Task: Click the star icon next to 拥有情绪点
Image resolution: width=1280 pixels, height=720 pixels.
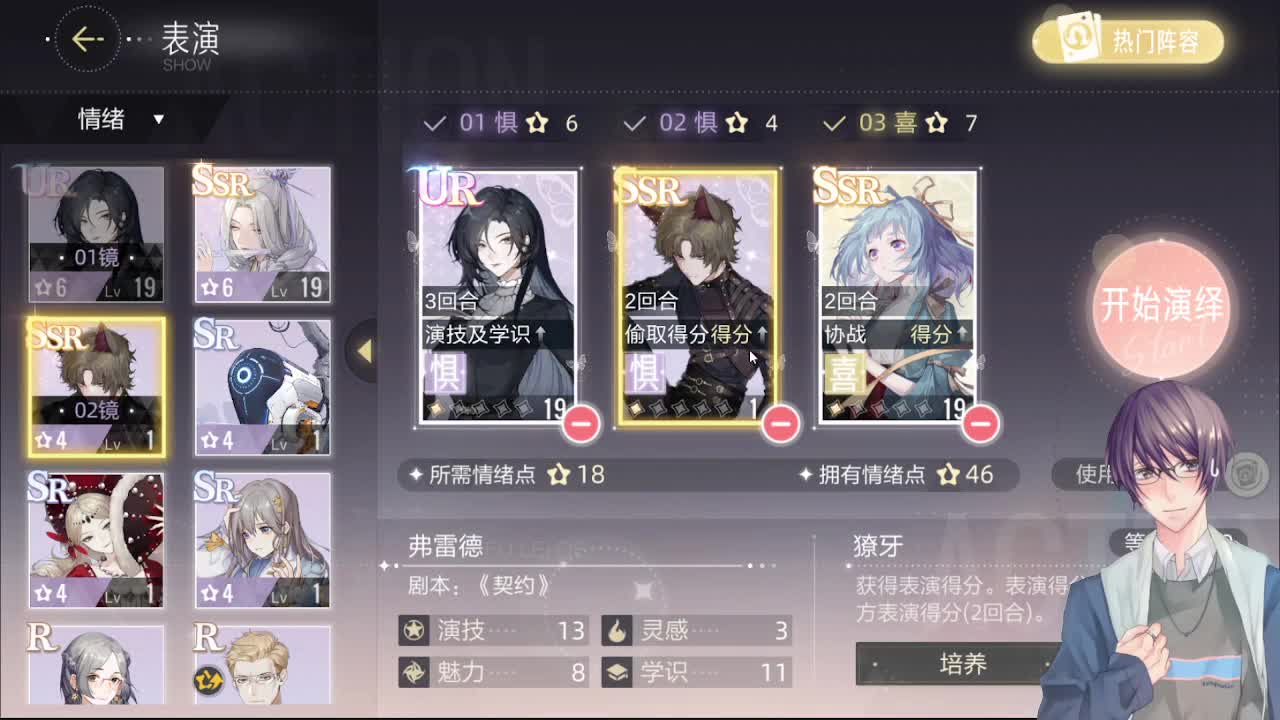Action: 947,476
